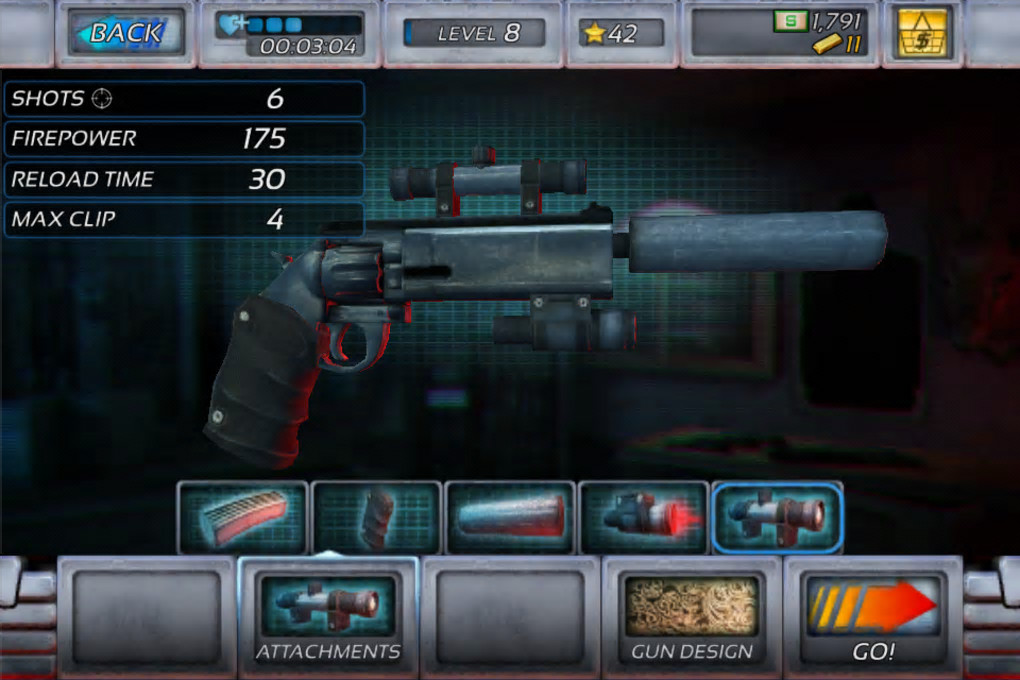Start the mission with GO!

point(873,613)
